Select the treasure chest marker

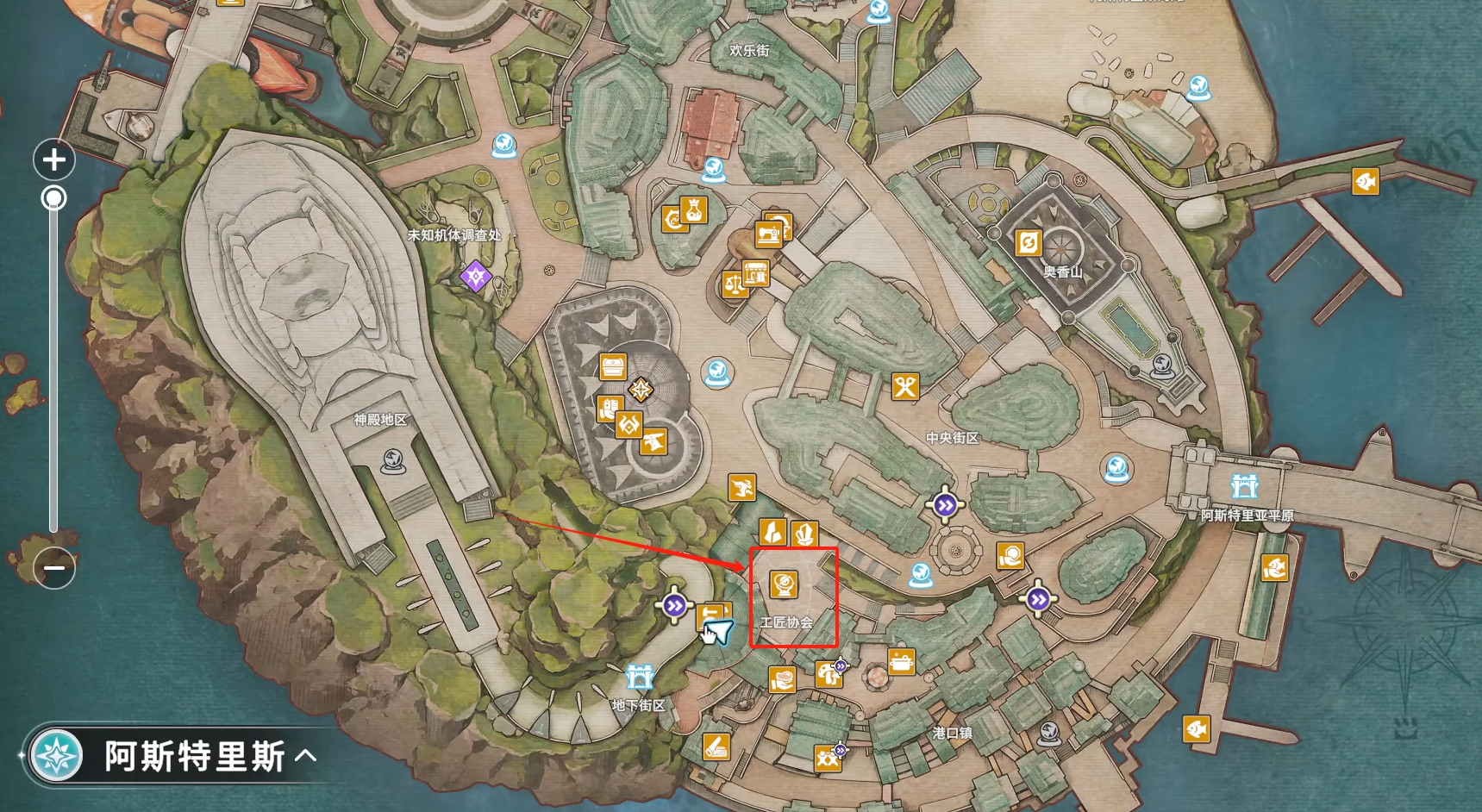coord(613,366)
